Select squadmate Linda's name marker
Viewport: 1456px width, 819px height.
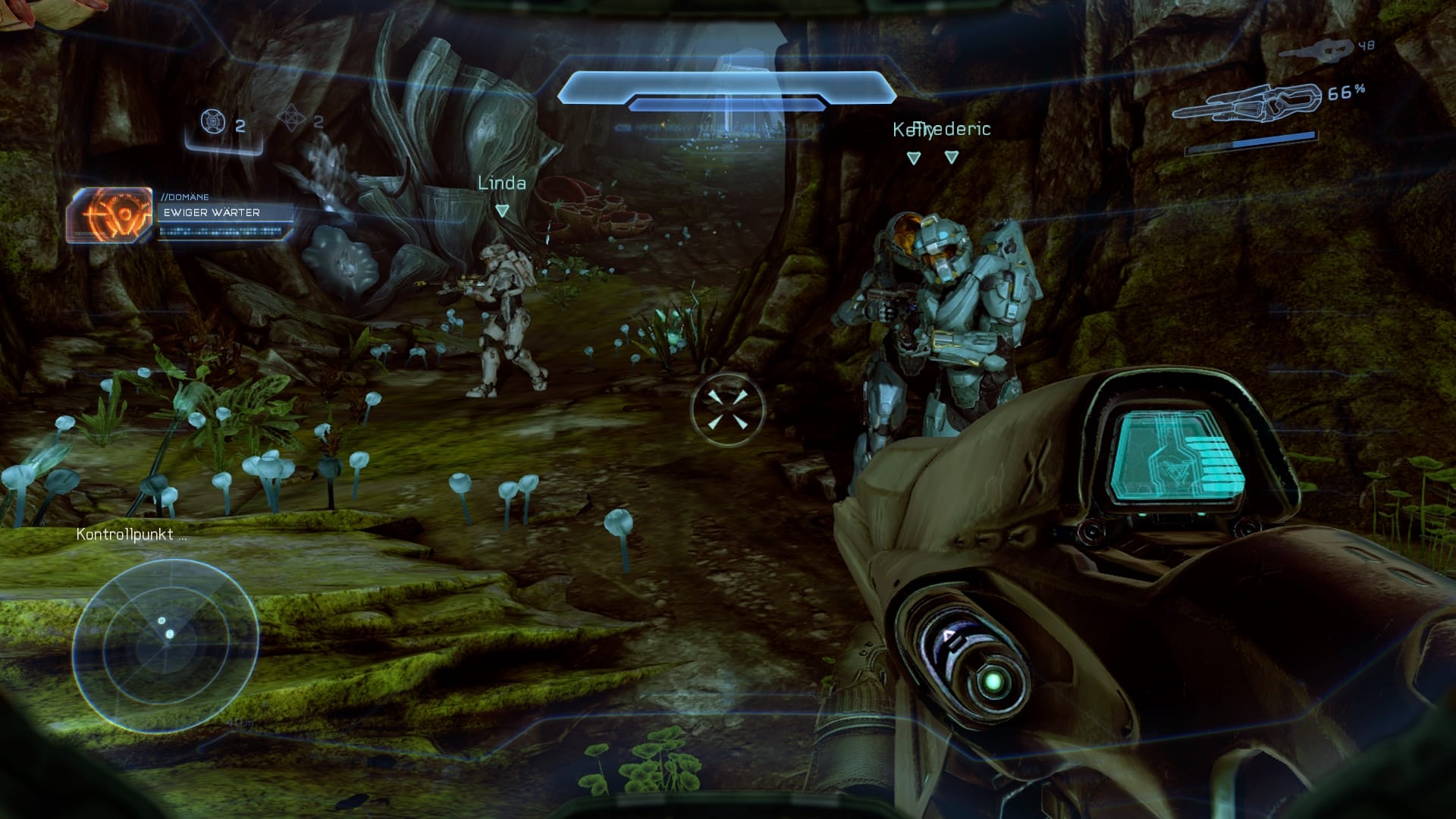click(x=501, y=184)
